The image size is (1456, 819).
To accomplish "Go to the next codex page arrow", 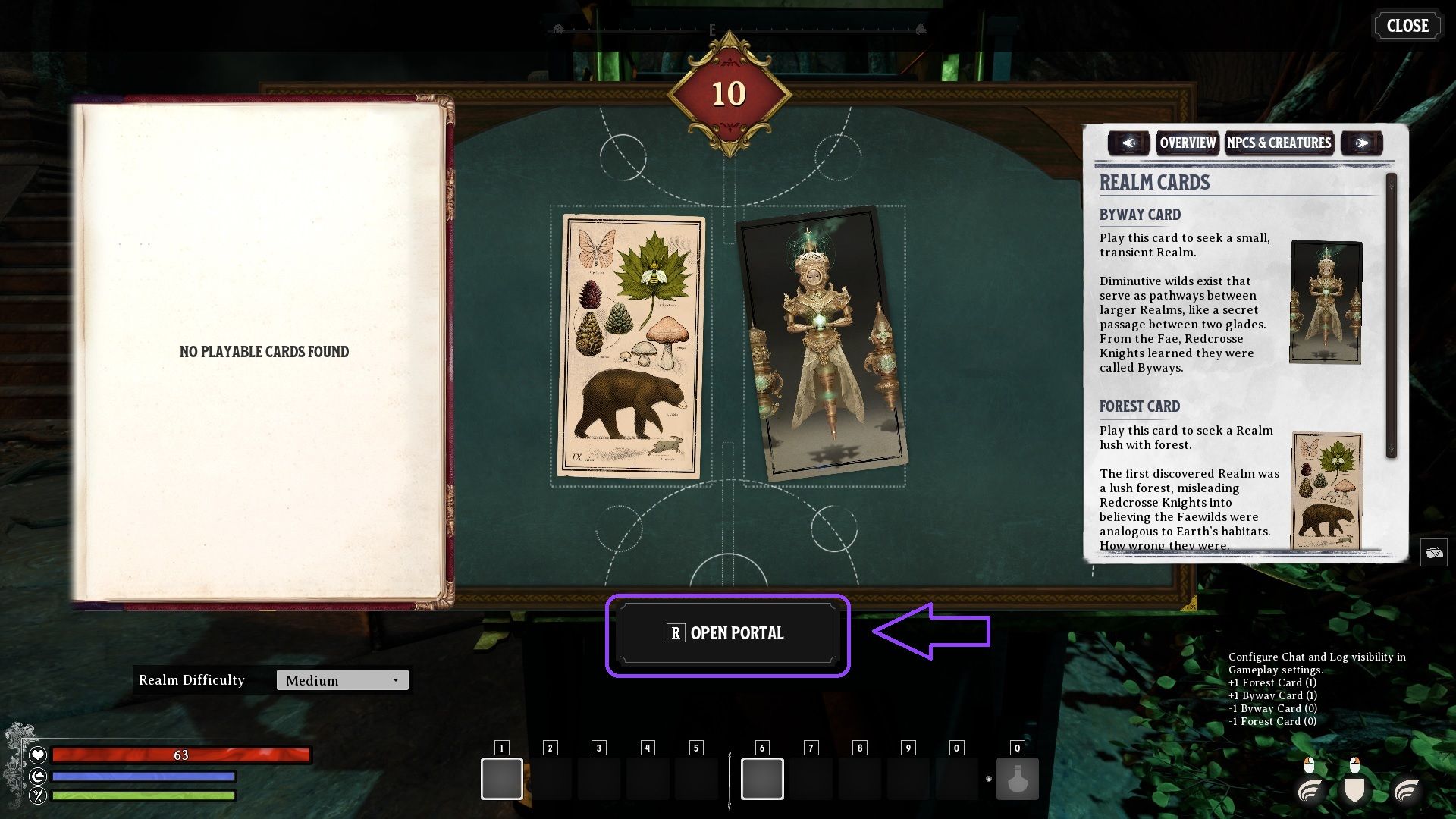I will [x=1362, y=143].
